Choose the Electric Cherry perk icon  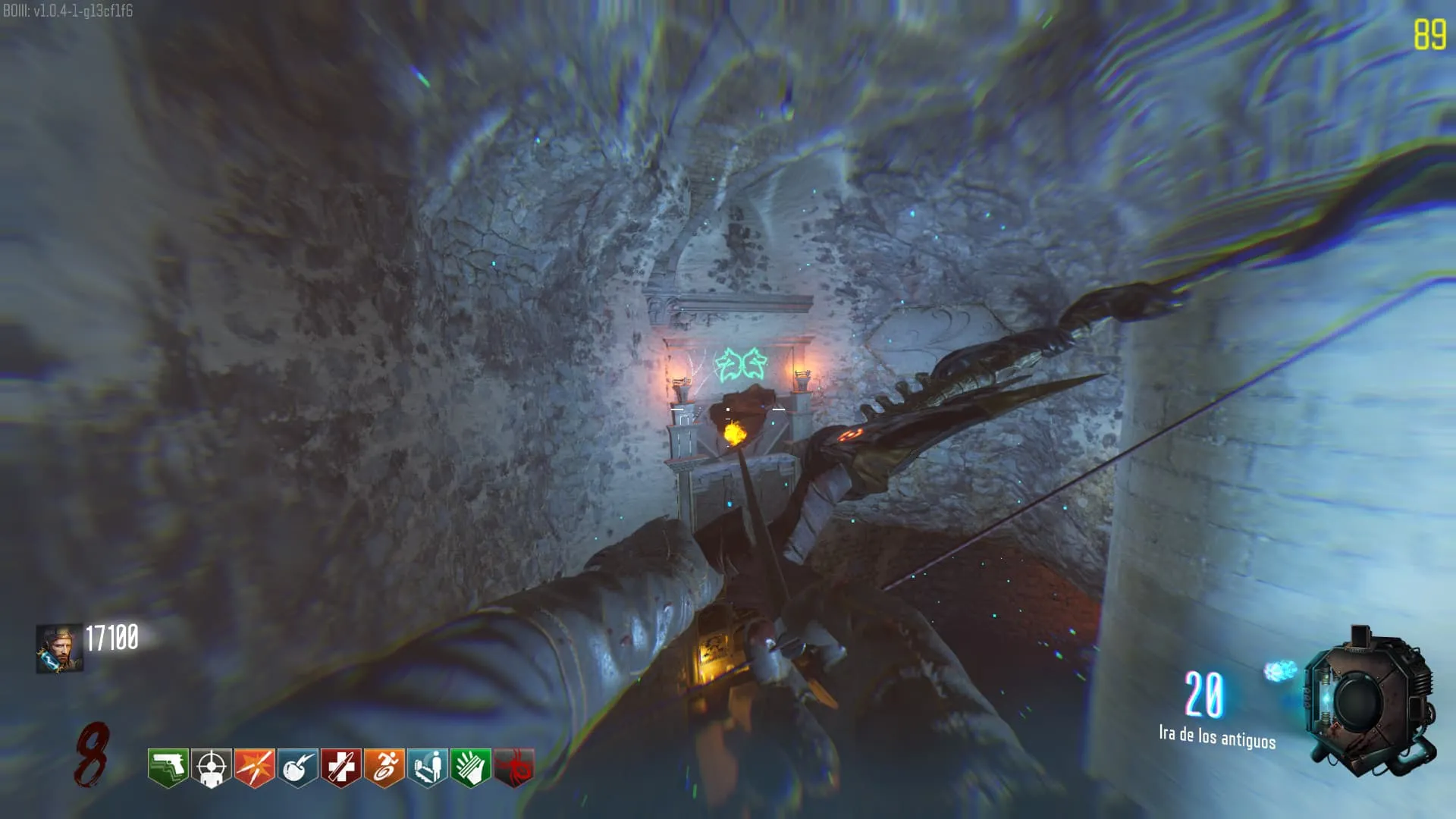tap(297, 767)
